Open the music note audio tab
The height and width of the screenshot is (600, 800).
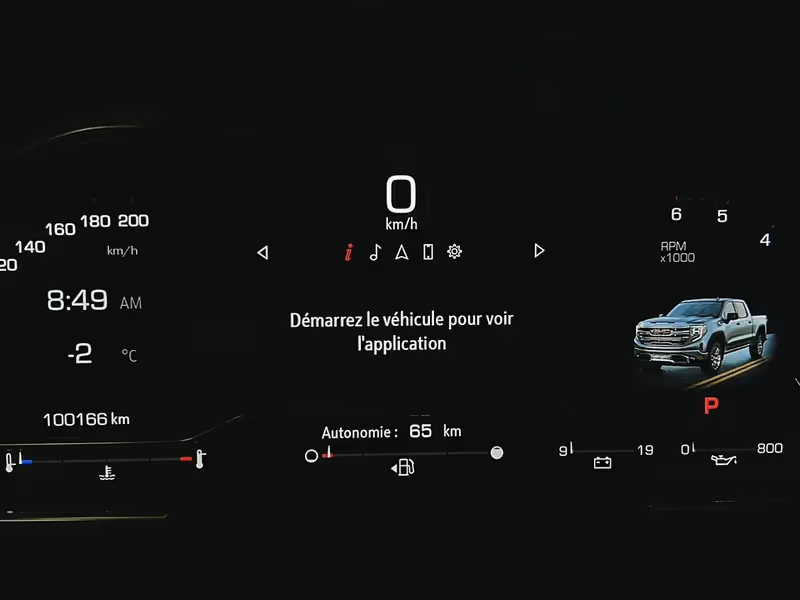(374, 252)
